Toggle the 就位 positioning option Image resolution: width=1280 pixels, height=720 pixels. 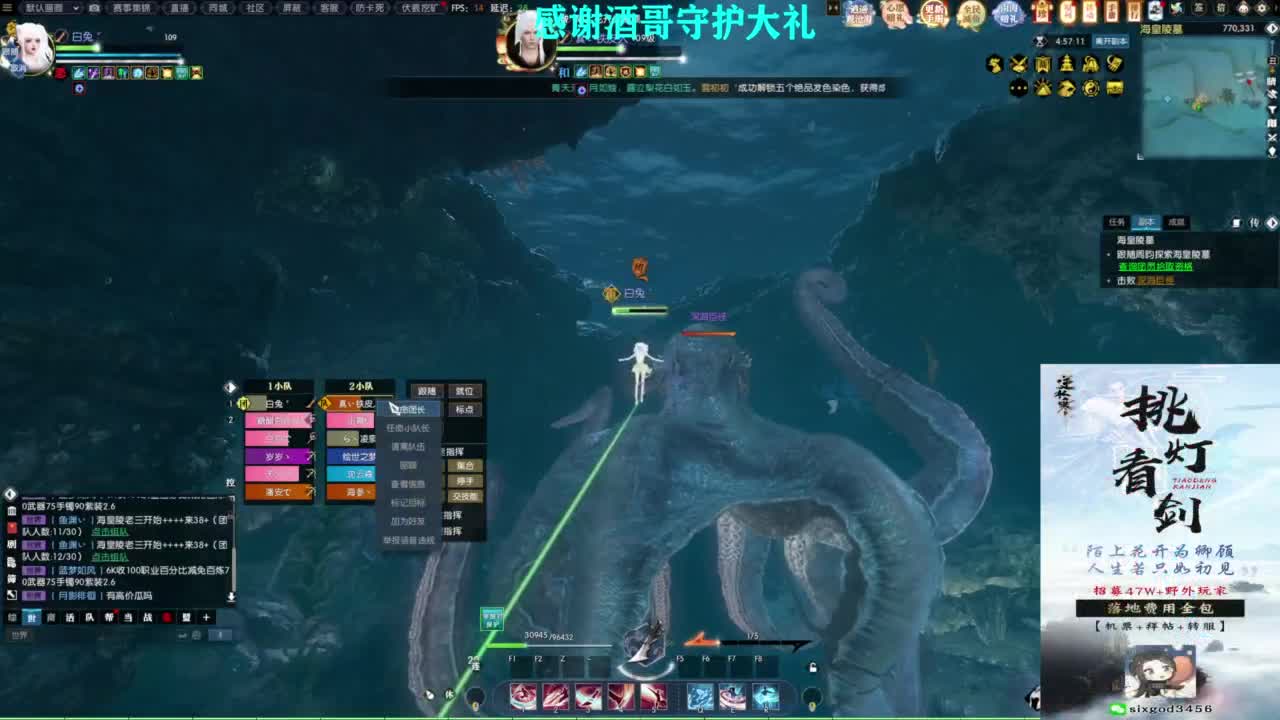(x=463, y=391)
